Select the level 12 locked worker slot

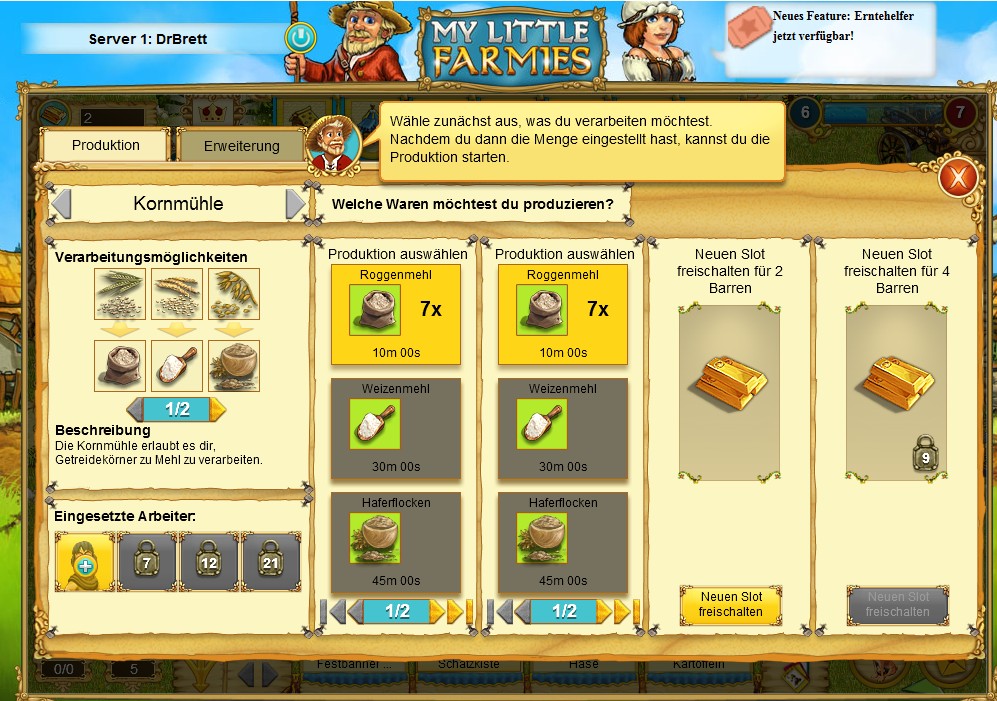(209, 561)
